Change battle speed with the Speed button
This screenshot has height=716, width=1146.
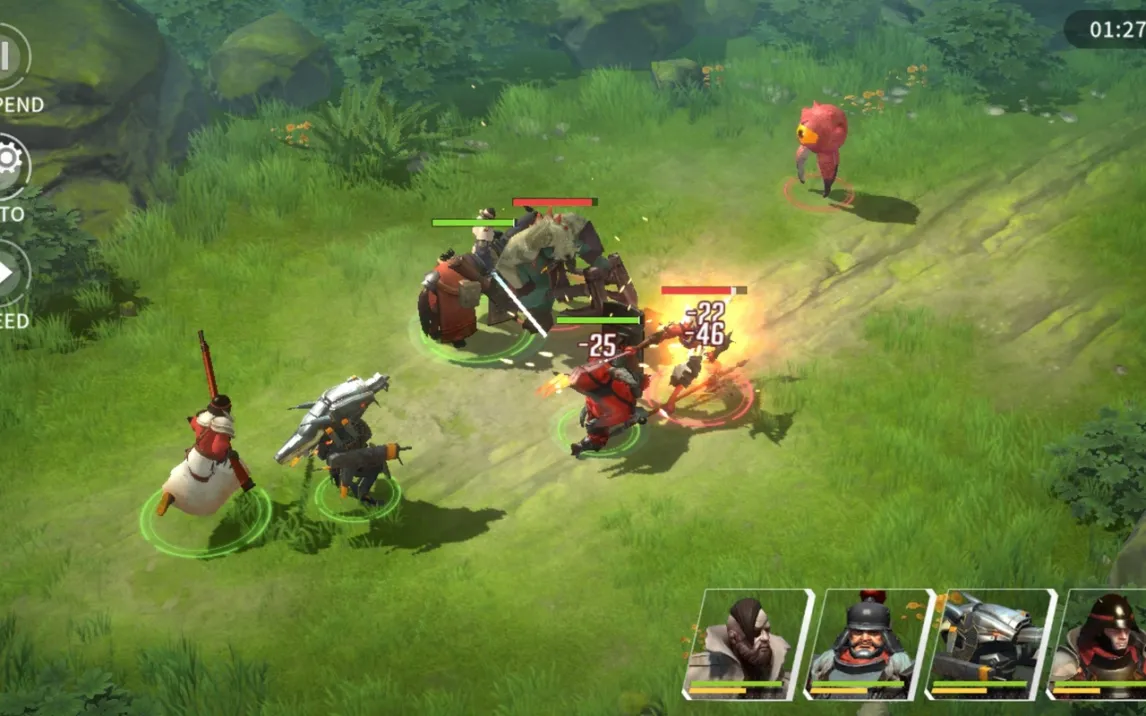8,272
